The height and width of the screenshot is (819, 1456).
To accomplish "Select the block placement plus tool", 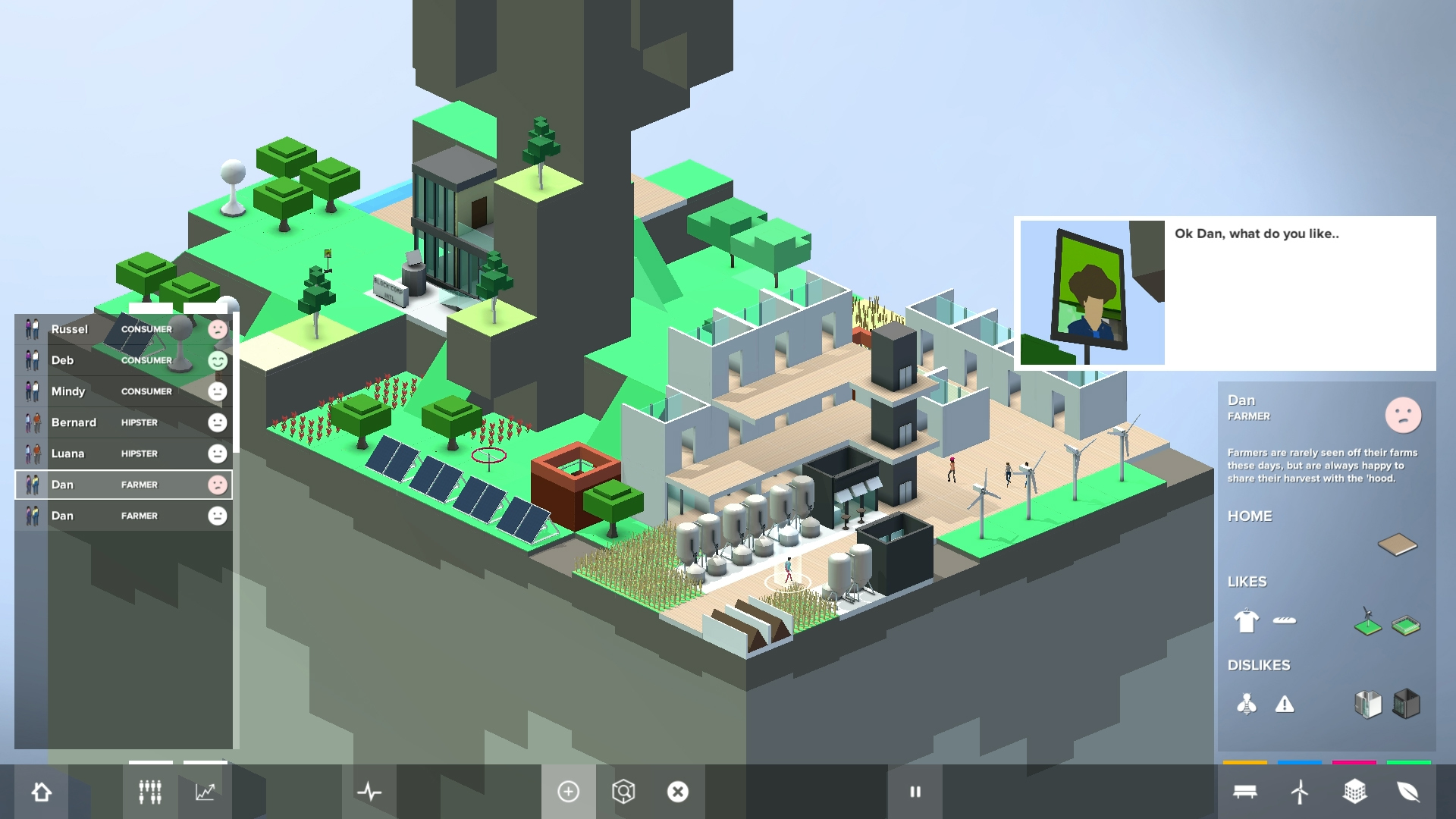I will point(569,791).
